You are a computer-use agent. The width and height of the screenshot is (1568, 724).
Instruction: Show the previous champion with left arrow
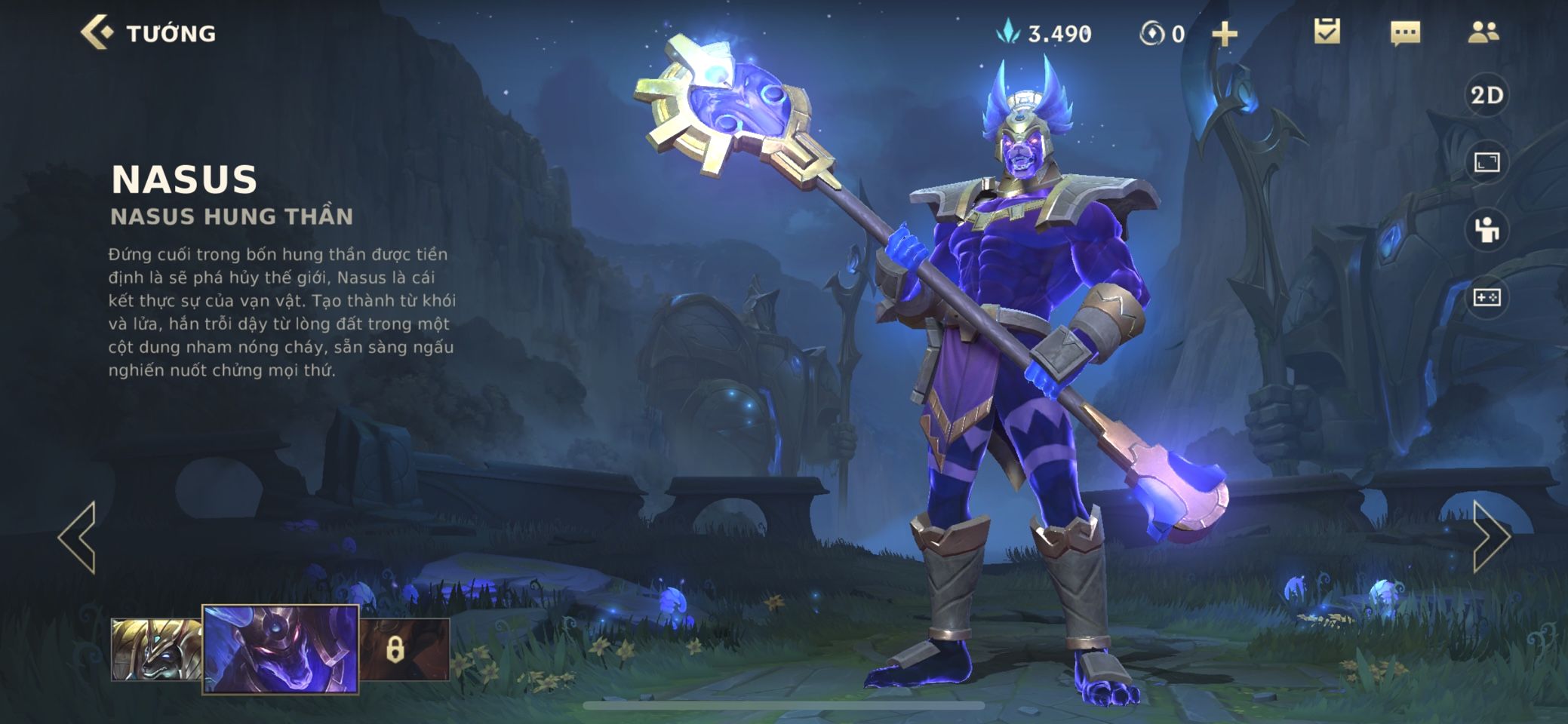(78, 537)
